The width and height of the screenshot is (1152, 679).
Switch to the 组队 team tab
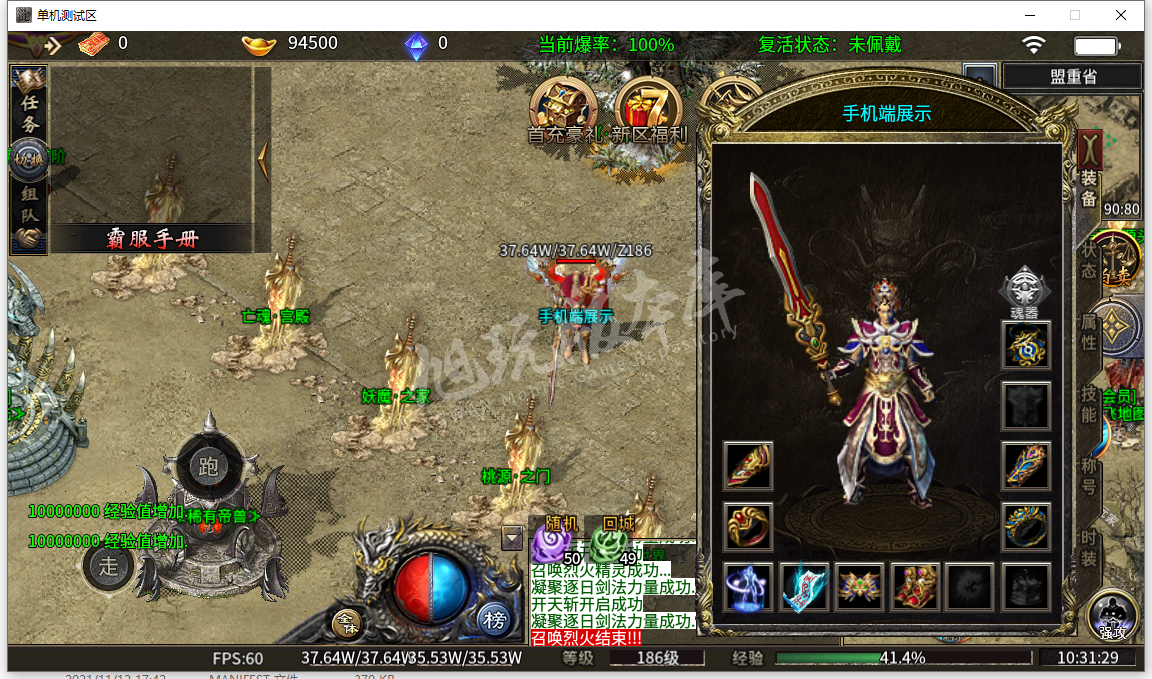(x=30, y=205)
